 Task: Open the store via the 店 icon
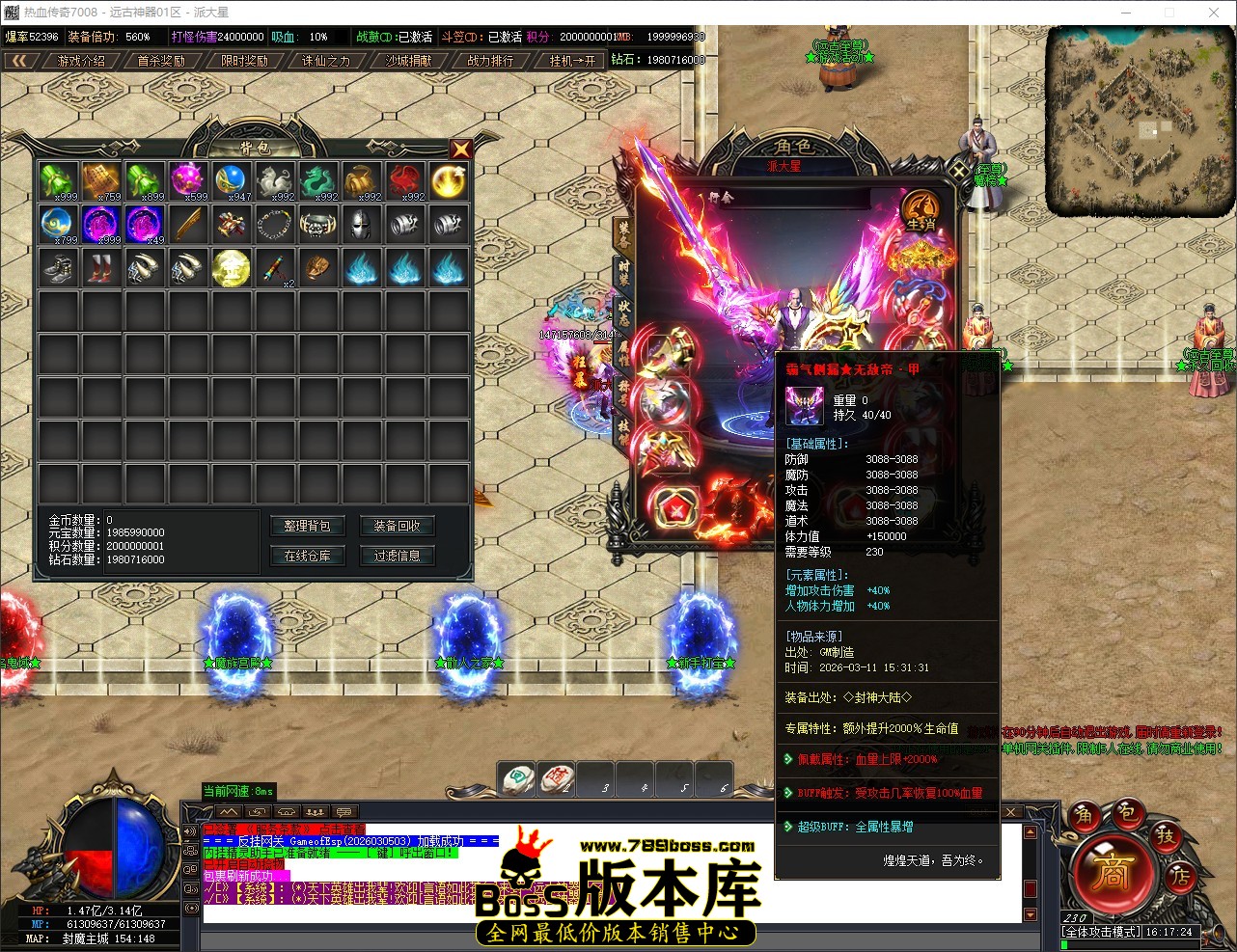tap(1182, 878)
